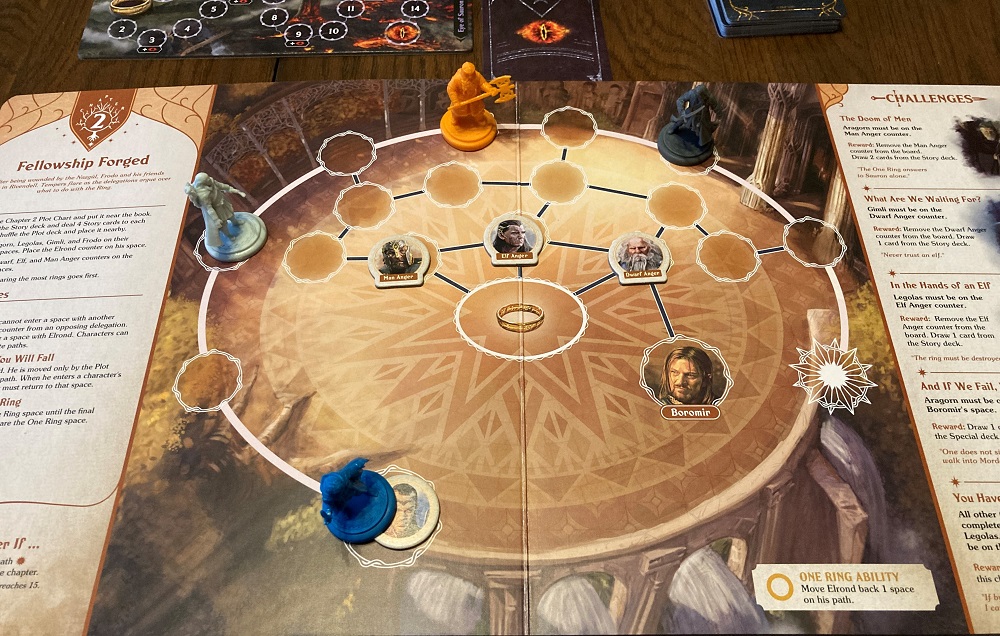Select the Elf Anger counter
1000x636 pixels.
pyautogui.click(x=512, y=241)
